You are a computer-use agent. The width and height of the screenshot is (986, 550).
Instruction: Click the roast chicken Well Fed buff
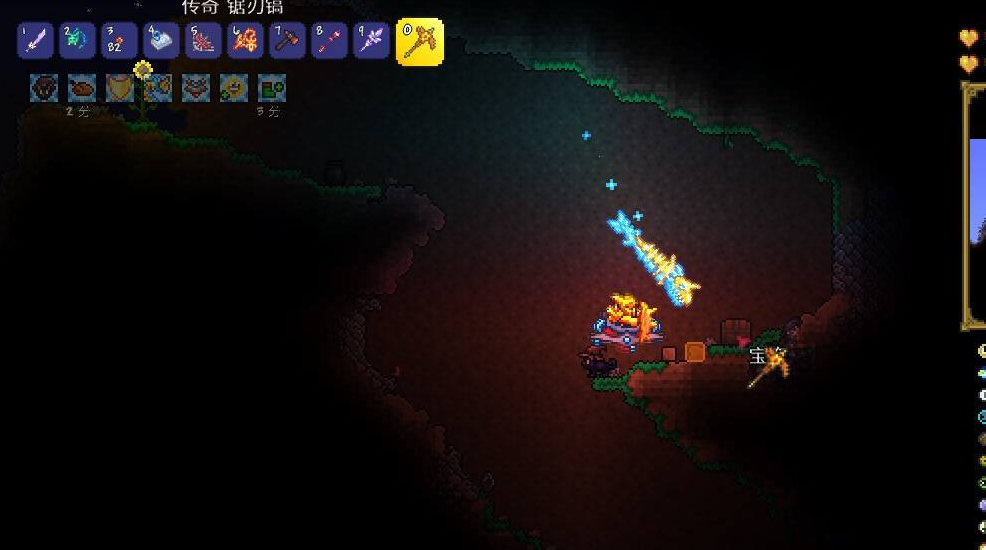tap(82, 88)
